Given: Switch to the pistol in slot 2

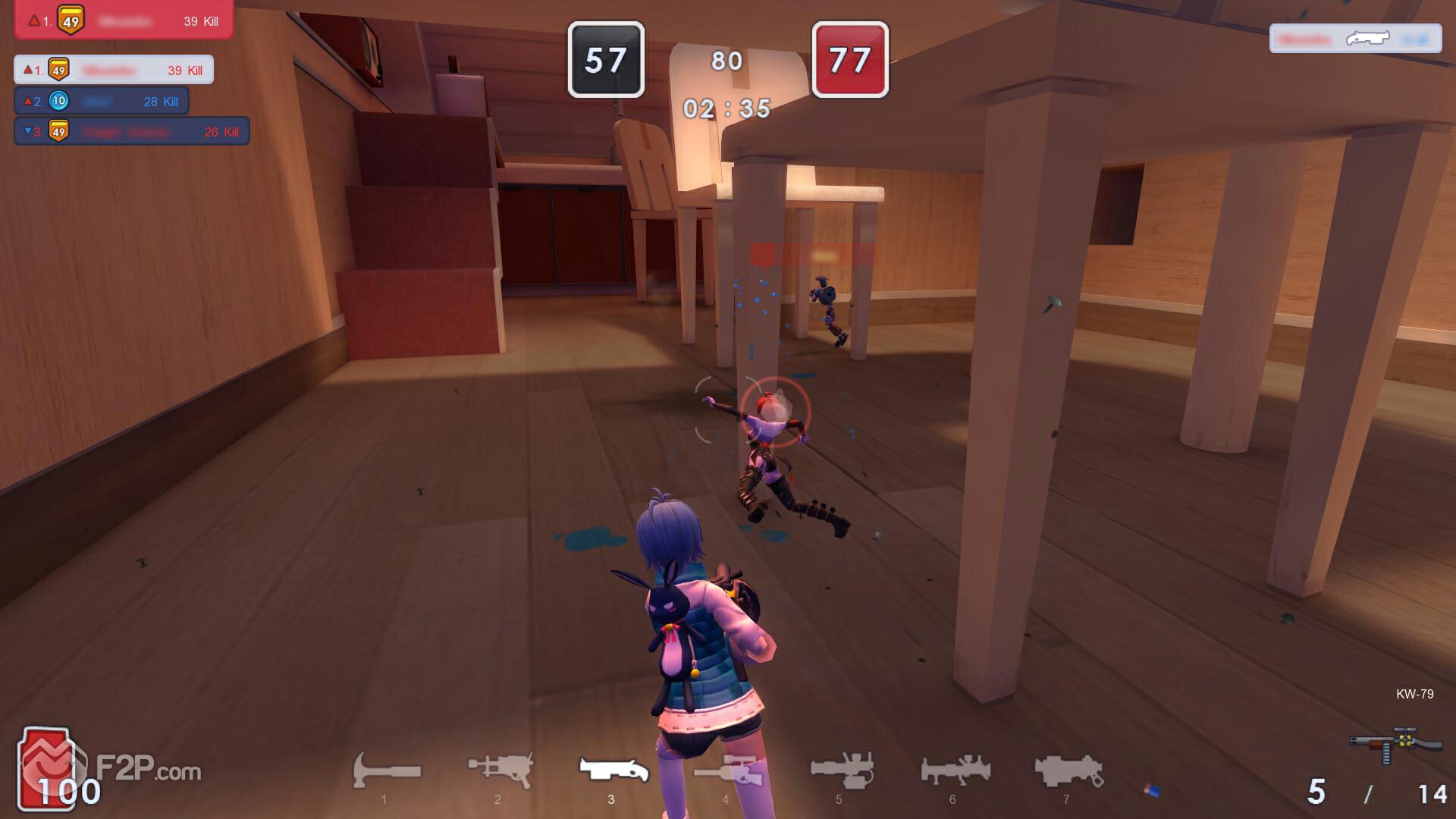Looking at the screenshot, I should [500, 770].
